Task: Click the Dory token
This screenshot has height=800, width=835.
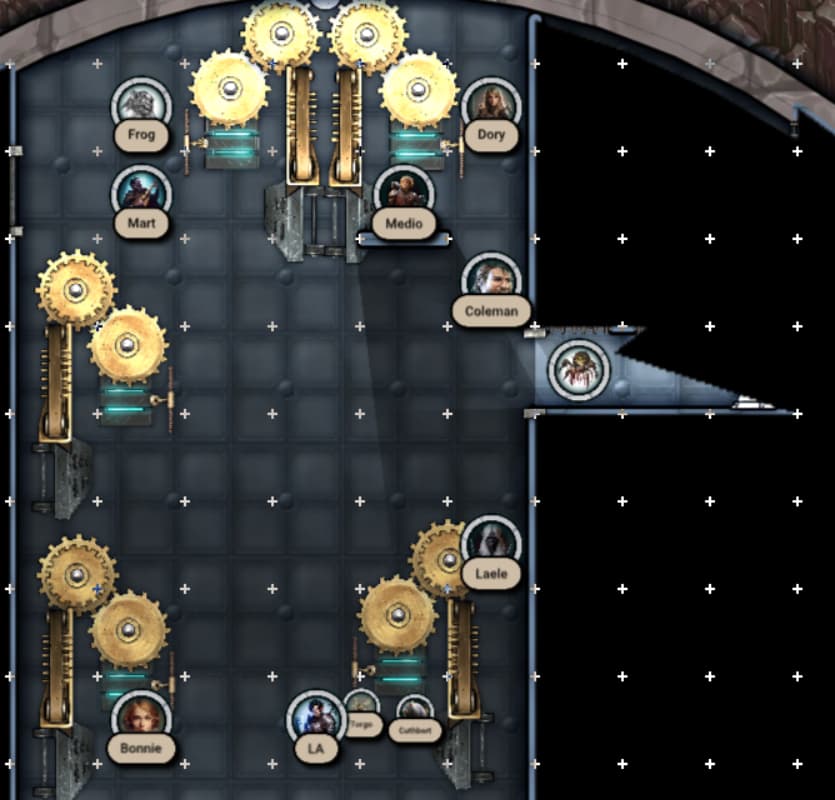Action: pyautogui.click(x=491, y=105)
